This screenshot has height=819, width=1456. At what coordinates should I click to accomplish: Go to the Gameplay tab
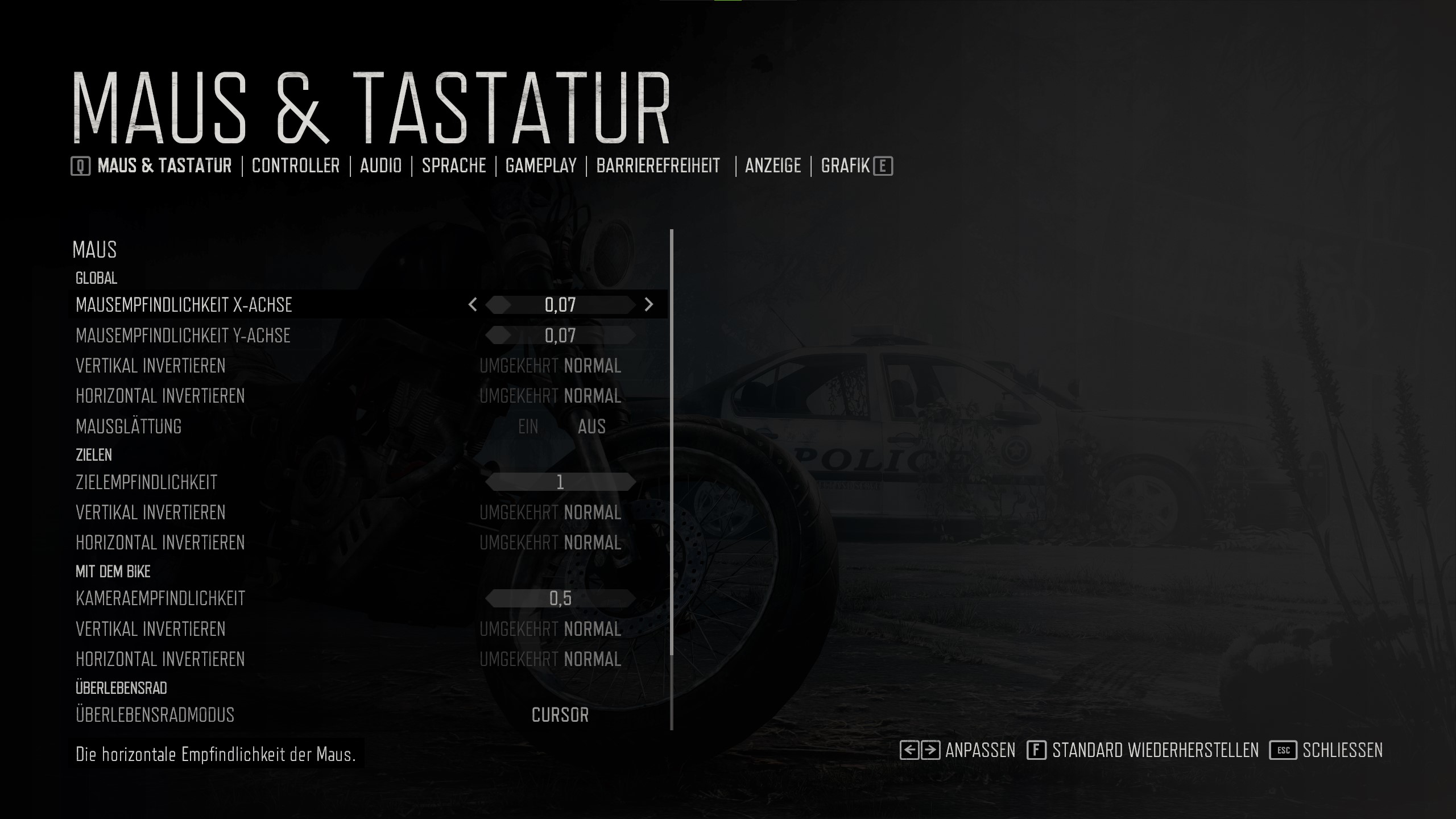click(x=541, y=166)
